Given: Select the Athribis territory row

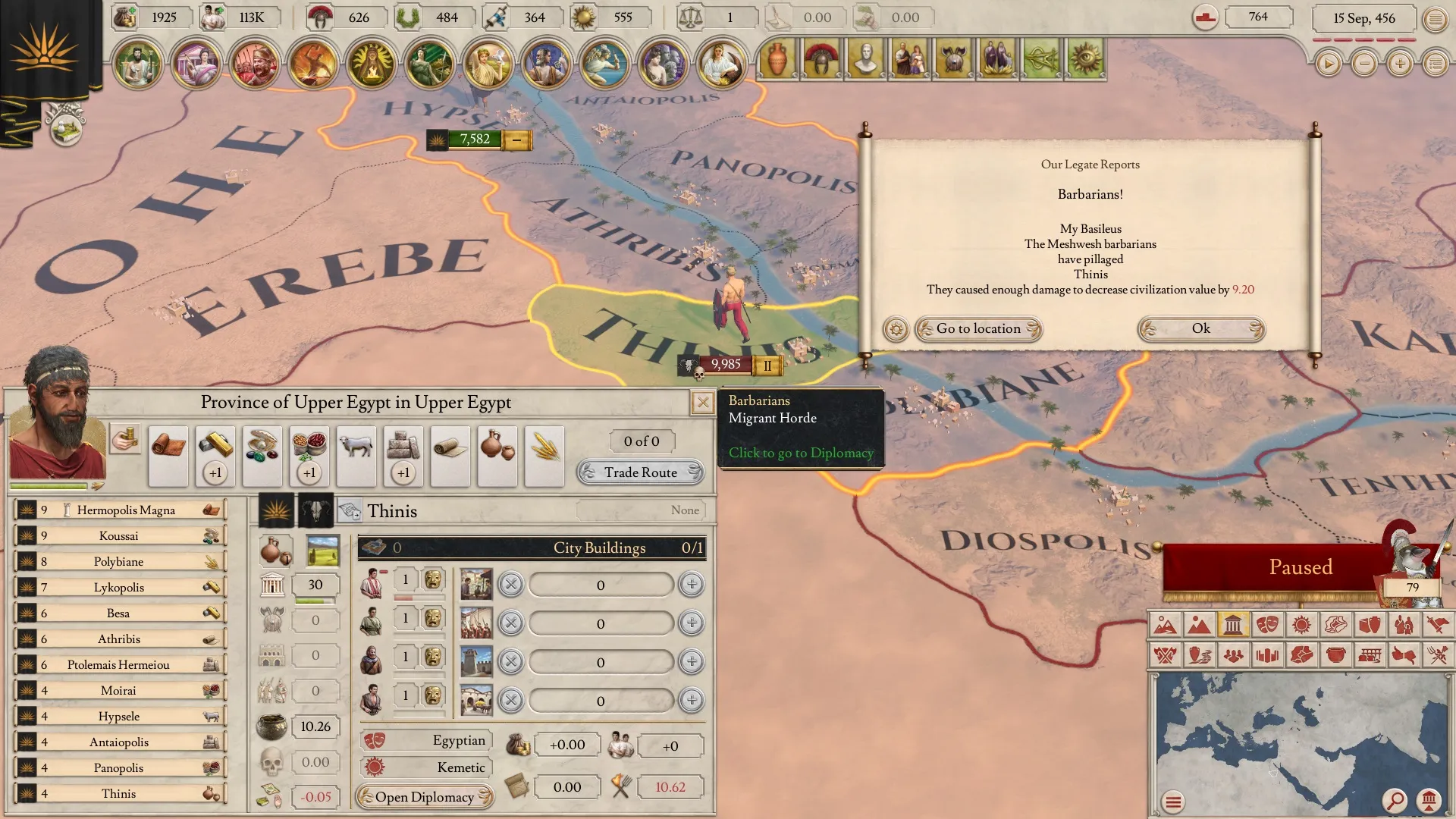Looking at the screenshot, I should pos(120,639).
